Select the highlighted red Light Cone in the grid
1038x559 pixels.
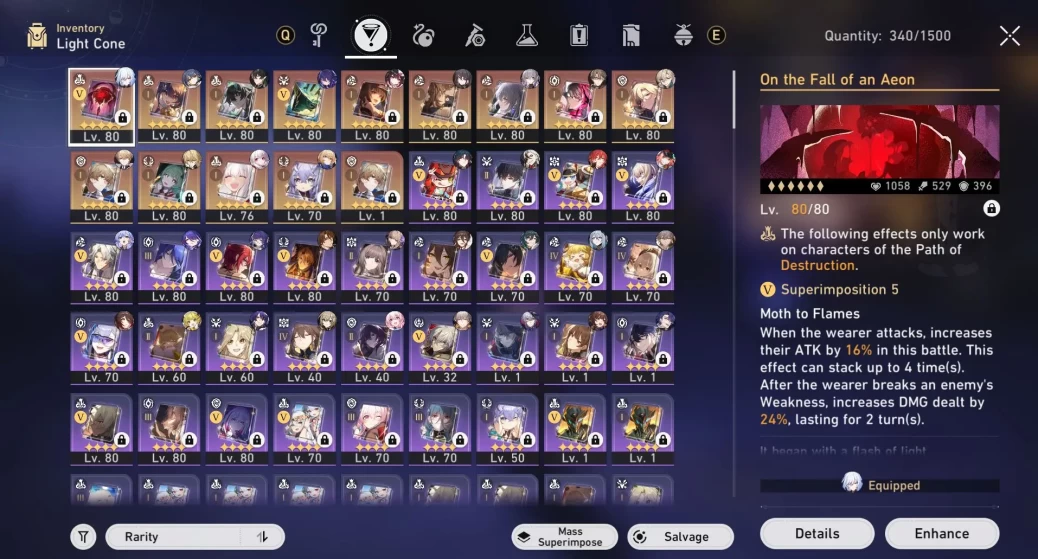coord(101,104)
